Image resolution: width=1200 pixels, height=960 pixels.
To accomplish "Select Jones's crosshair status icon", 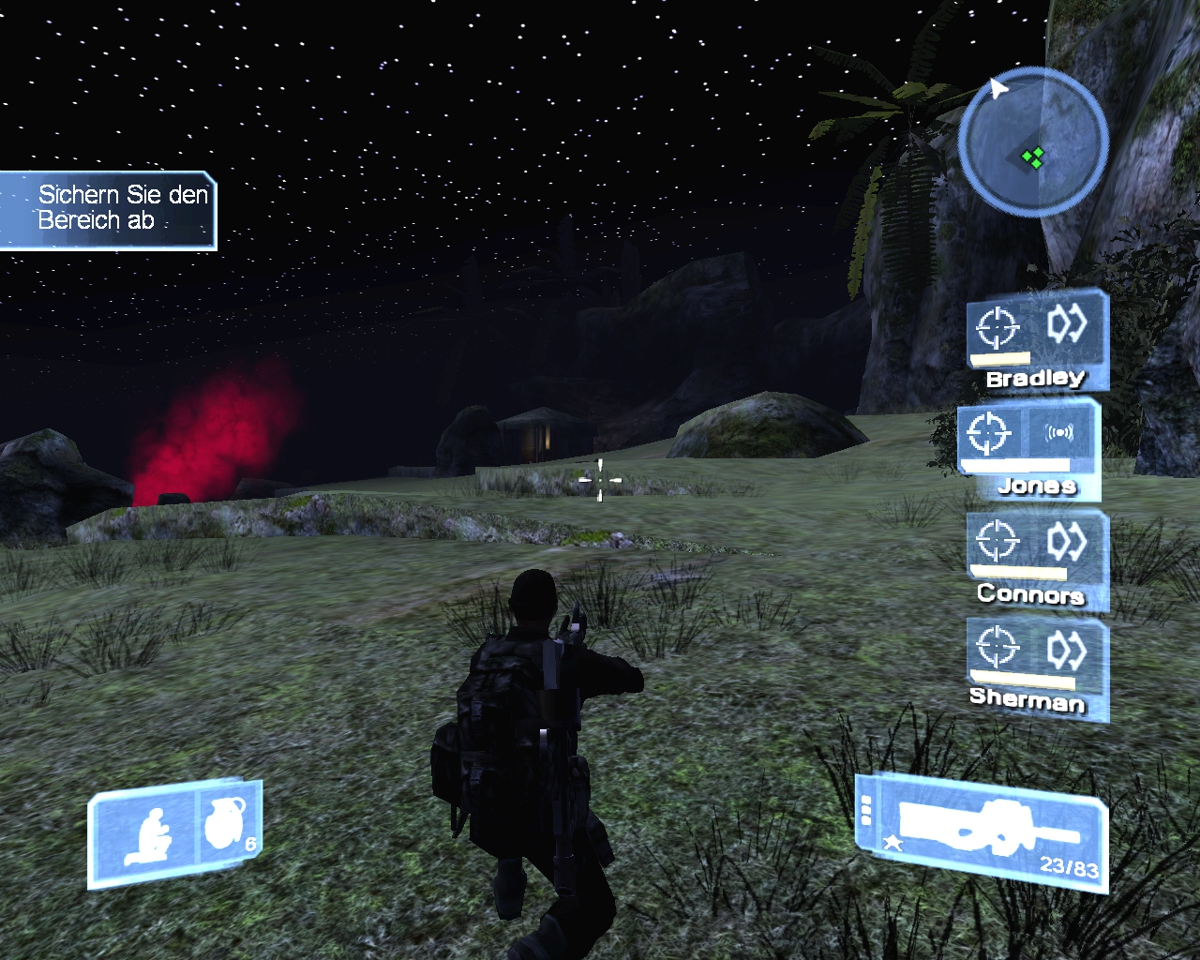I will click(x=990, y=433).
